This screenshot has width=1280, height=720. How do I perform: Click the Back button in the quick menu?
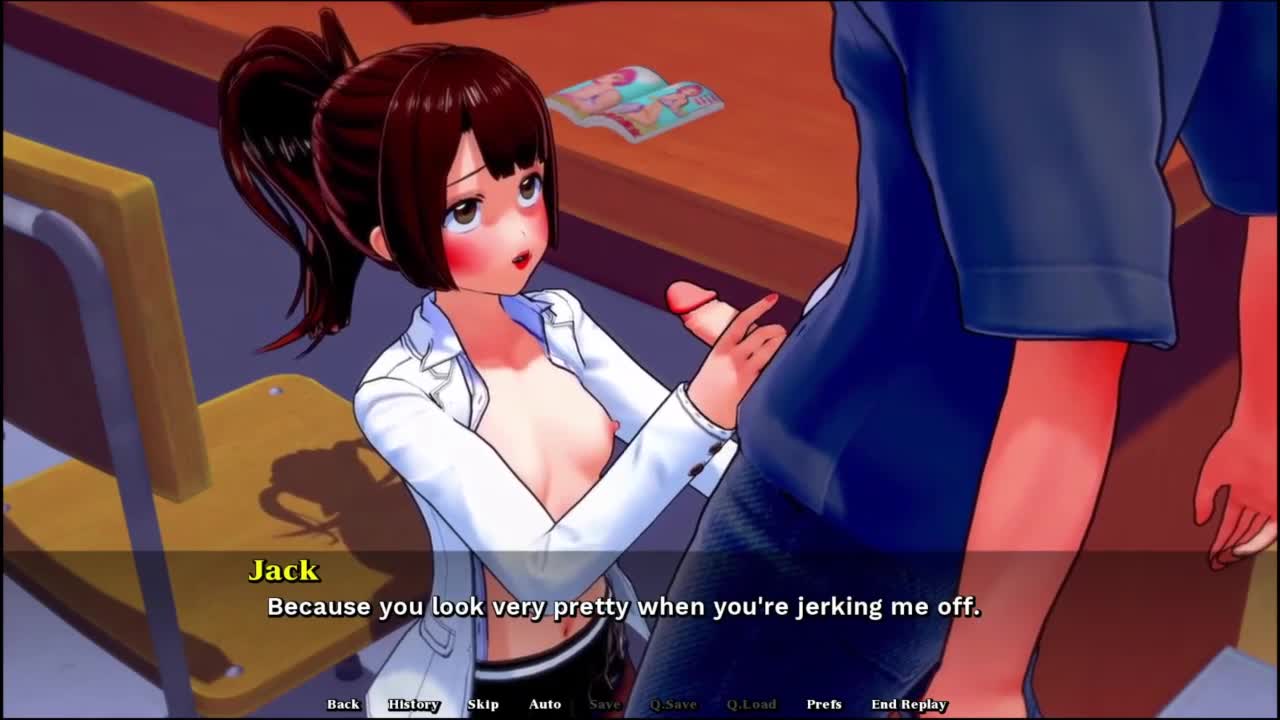343,704
